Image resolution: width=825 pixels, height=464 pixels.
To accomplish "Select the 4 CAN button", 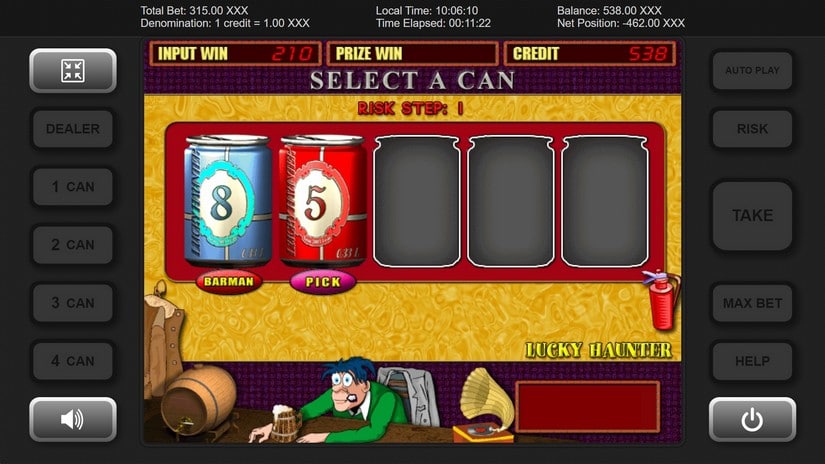I will click(73, 361).
